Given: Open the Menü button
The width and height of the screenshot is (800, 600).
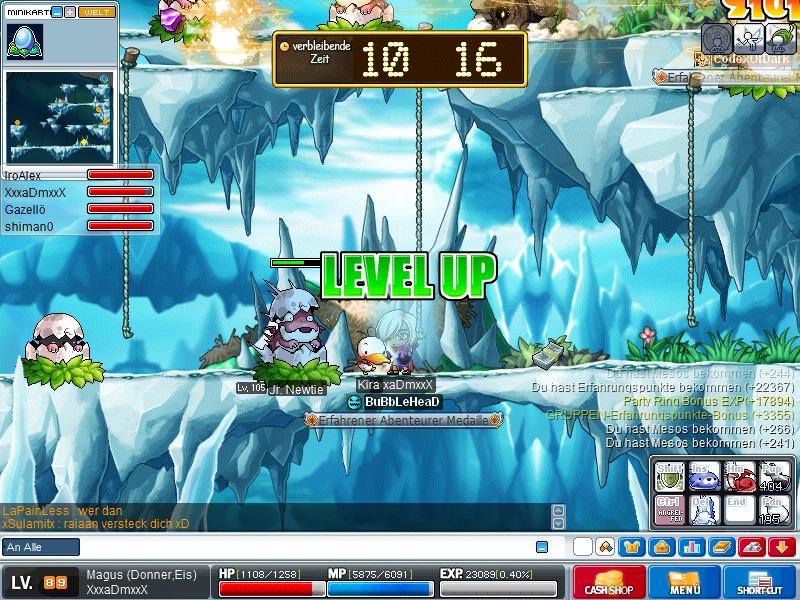Looking at the screenshot, I should coord(684,582).
